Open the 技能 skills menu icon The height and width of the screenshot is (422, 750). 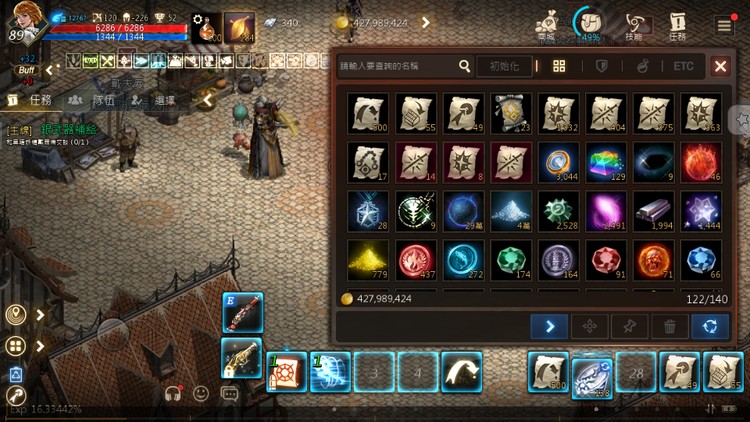click(x=634, y=25)
